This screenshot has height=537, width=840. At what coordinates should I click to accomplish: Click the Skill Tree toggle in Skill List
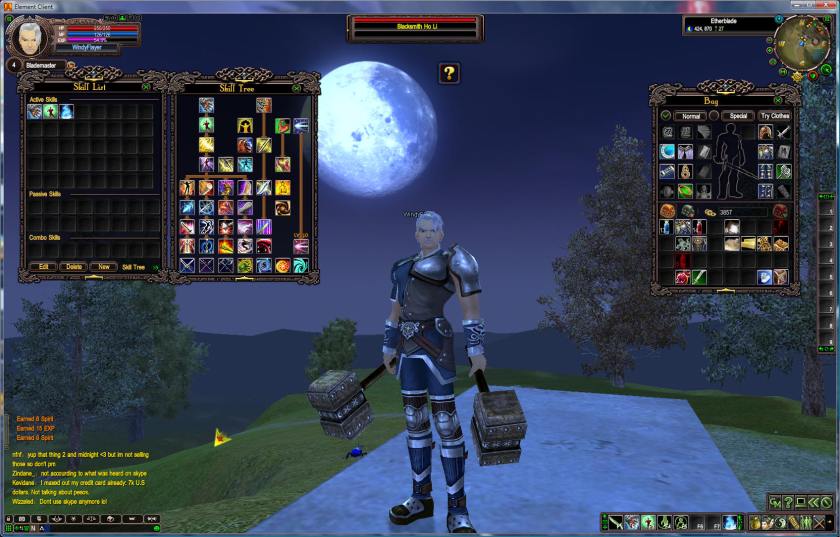(x=133, y=267)
